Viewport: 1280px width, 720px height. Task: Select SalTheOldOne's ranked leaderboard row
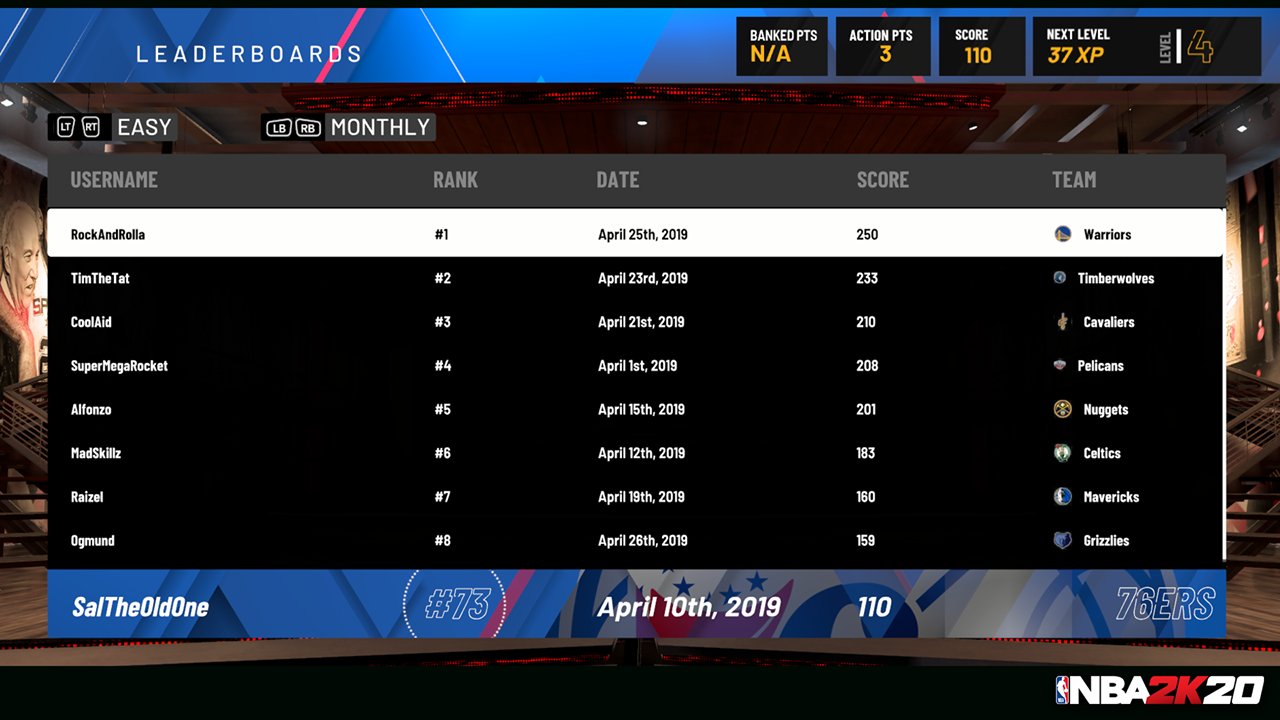click(640, 606)
